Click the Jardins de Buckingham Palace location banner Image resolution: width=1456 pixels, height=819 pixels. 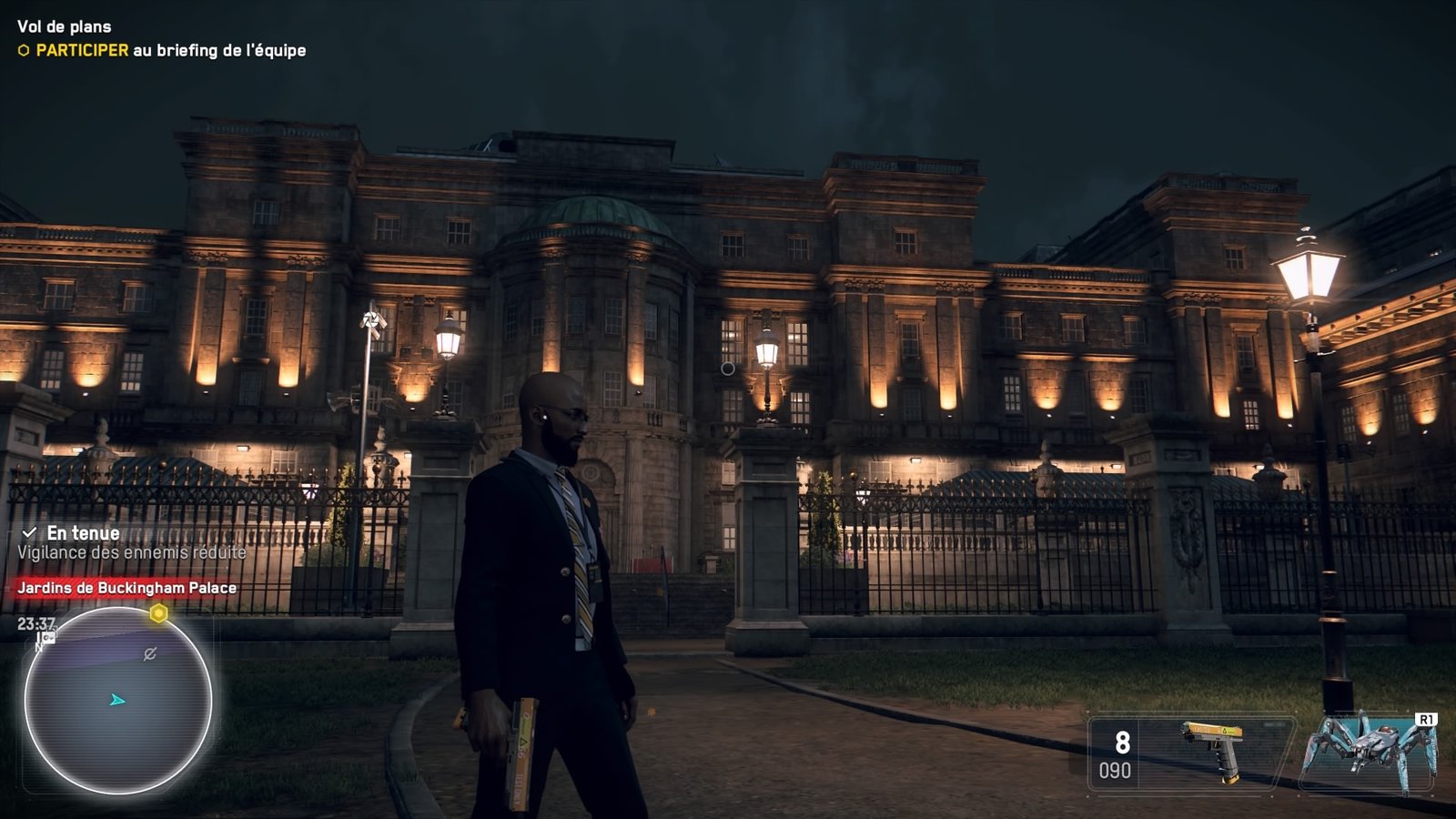click(x=126, y=588)
